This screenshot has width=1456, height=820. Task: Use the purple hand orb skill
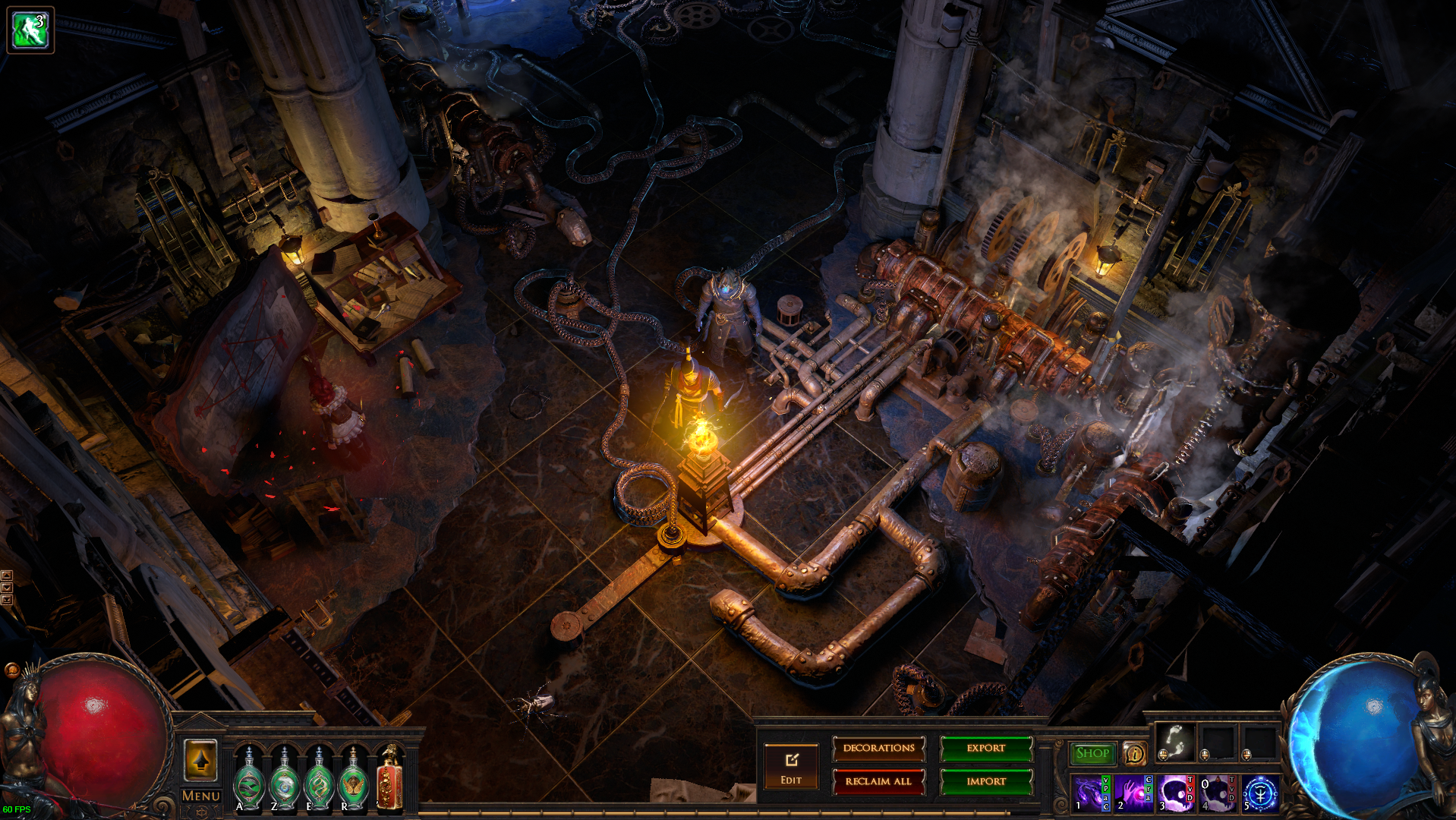1133,793
